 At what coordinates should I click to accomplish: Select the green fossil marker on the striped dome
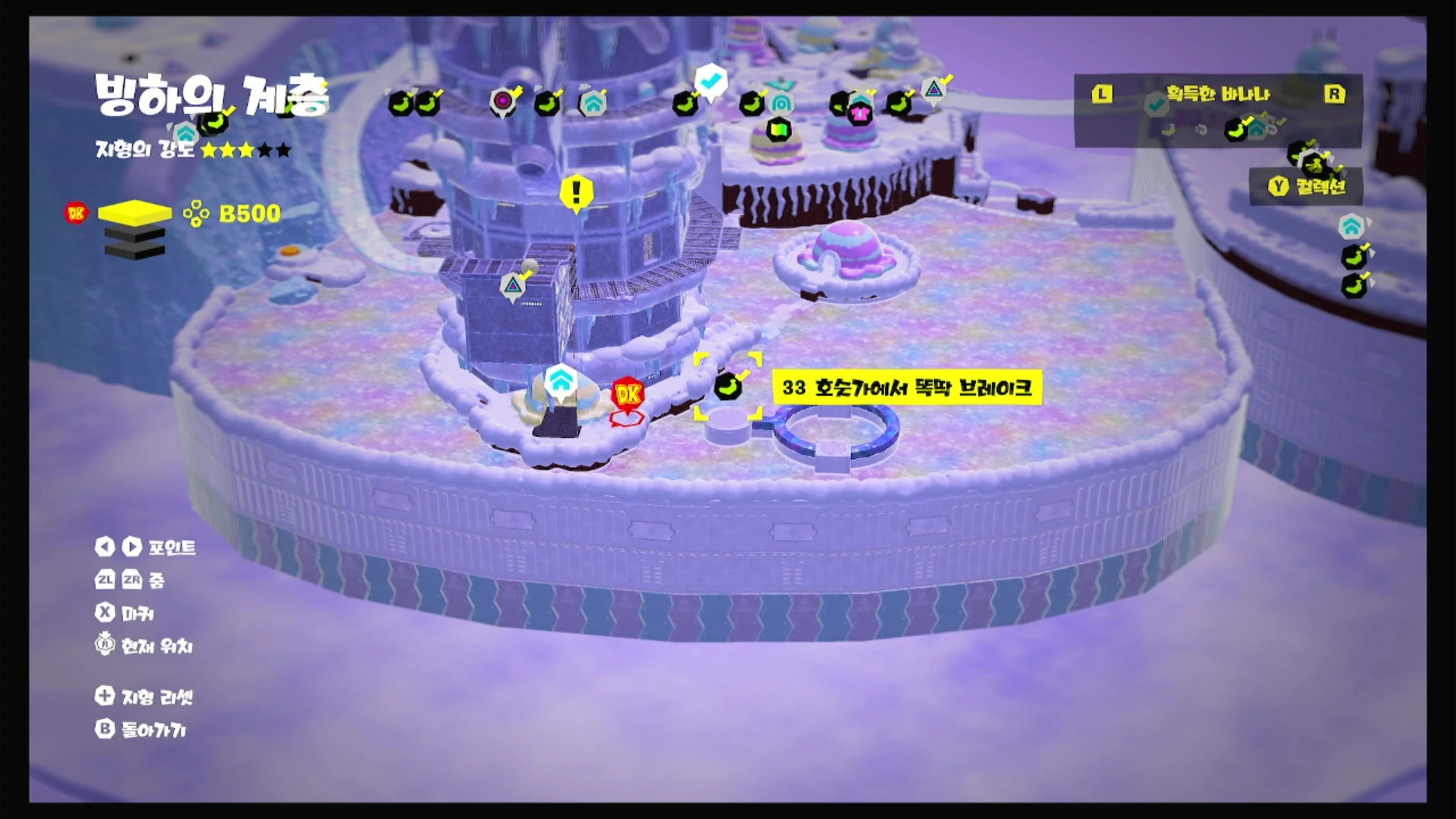coord(778,130)
